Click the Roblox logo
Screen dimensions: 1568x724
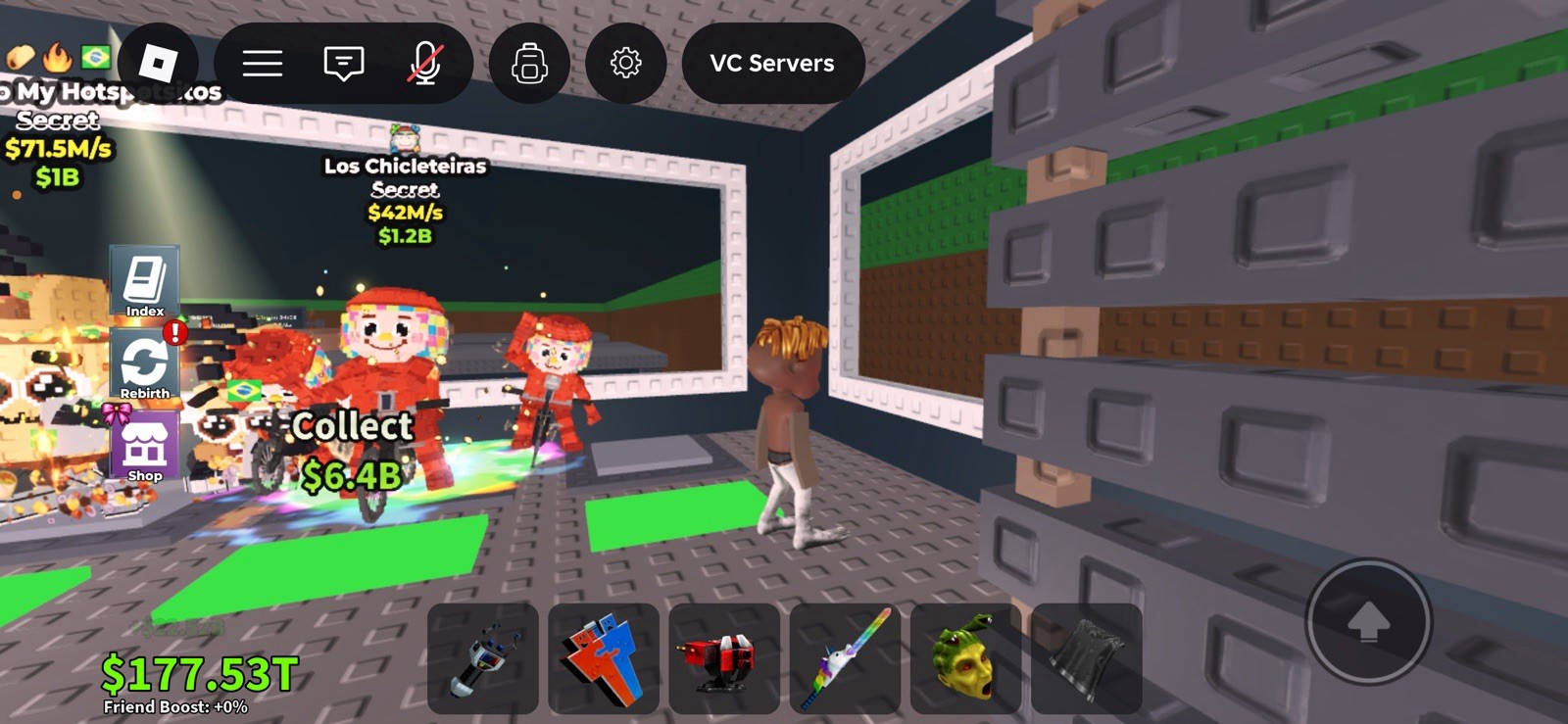158,63
